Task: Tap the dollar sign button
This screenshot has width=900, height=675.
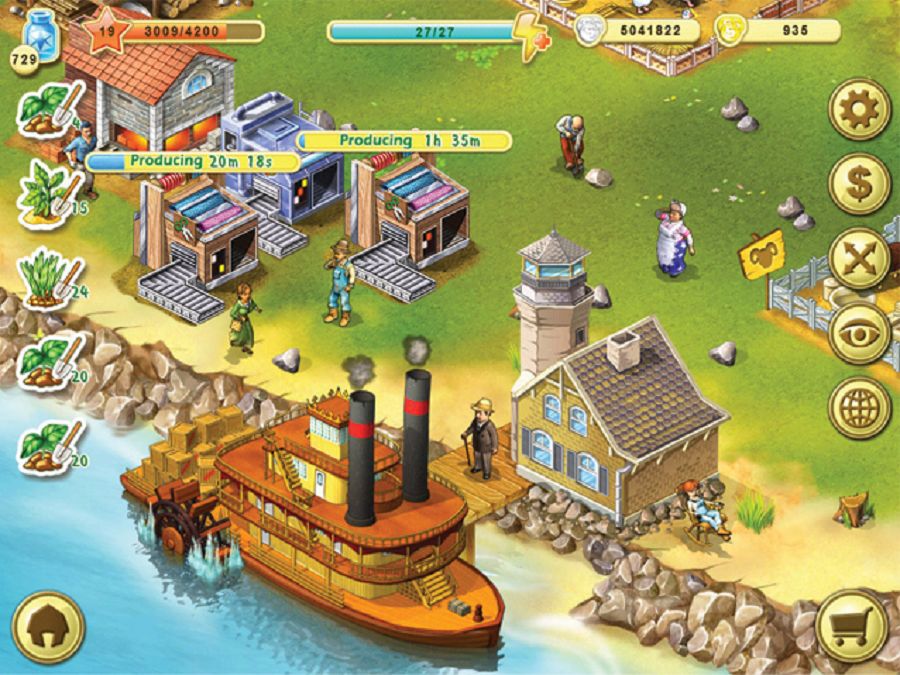Action: [x=859, y=184]
